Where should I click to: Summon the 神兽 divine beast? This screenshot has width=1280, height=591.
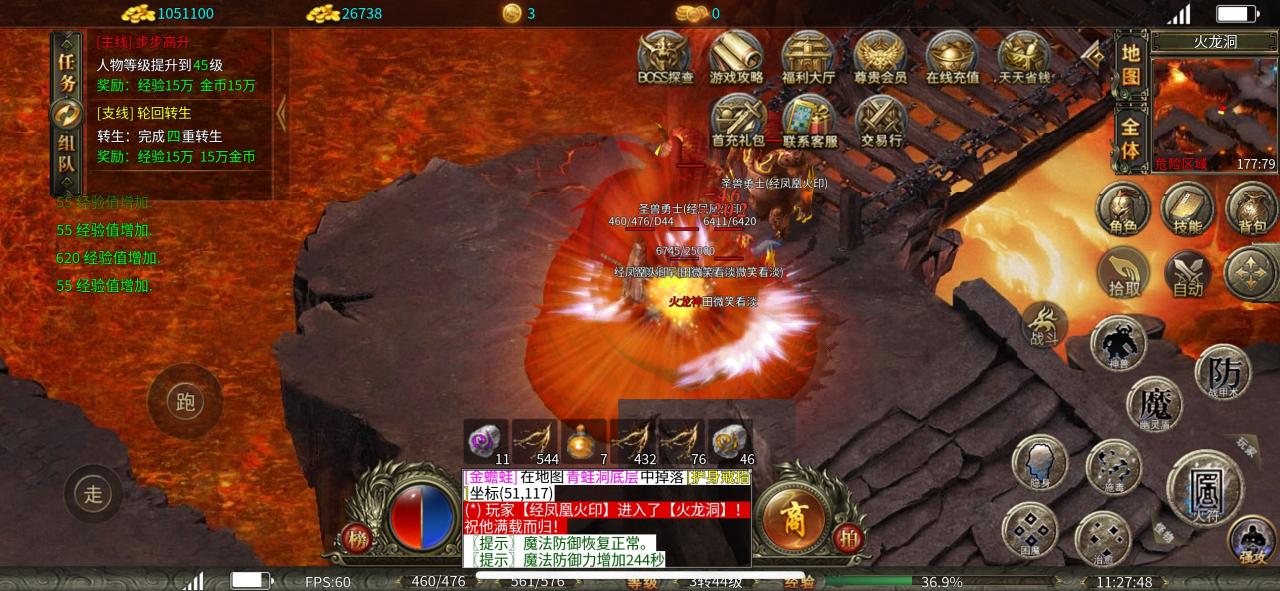coord(1118,343)
